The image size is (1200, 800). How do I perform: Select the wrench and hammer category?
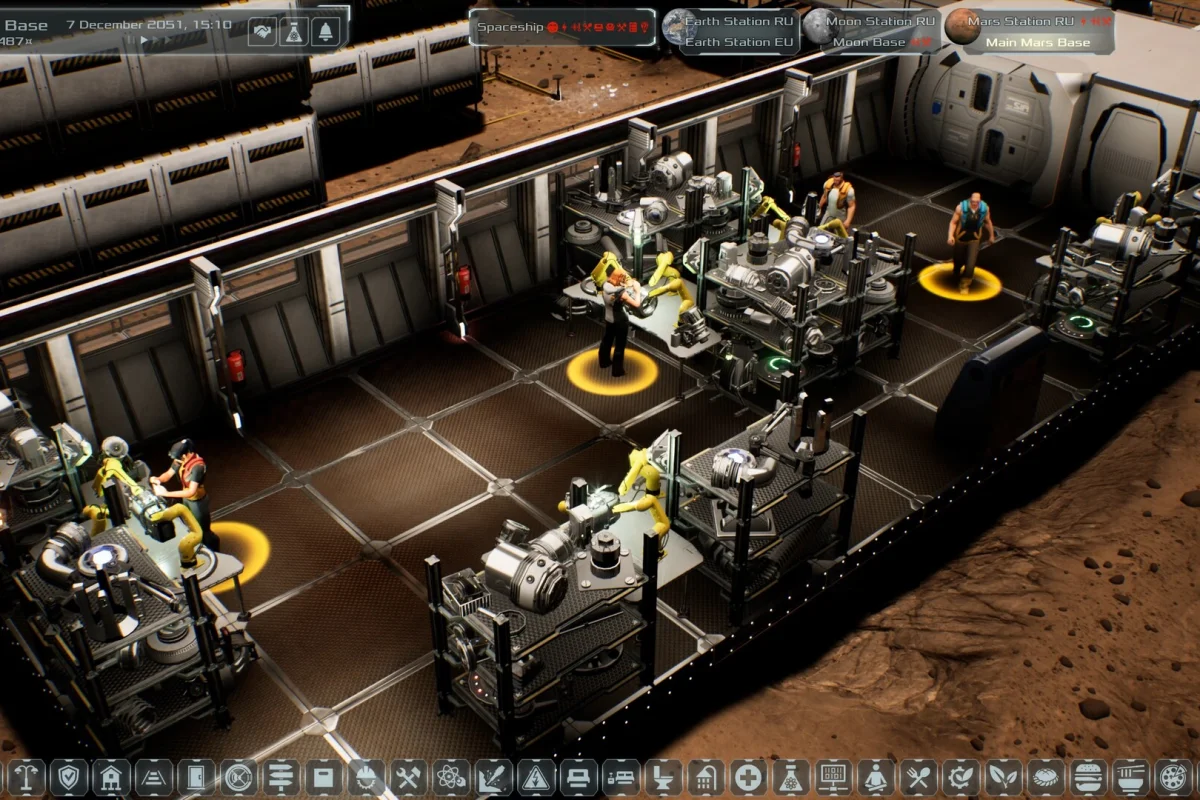(408, 777)
